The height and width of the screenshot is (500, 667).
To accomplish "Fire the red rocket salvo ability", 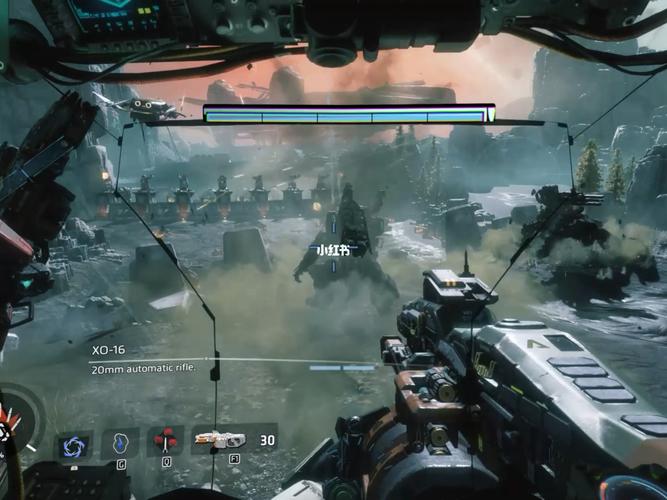I will coord(166,440).
